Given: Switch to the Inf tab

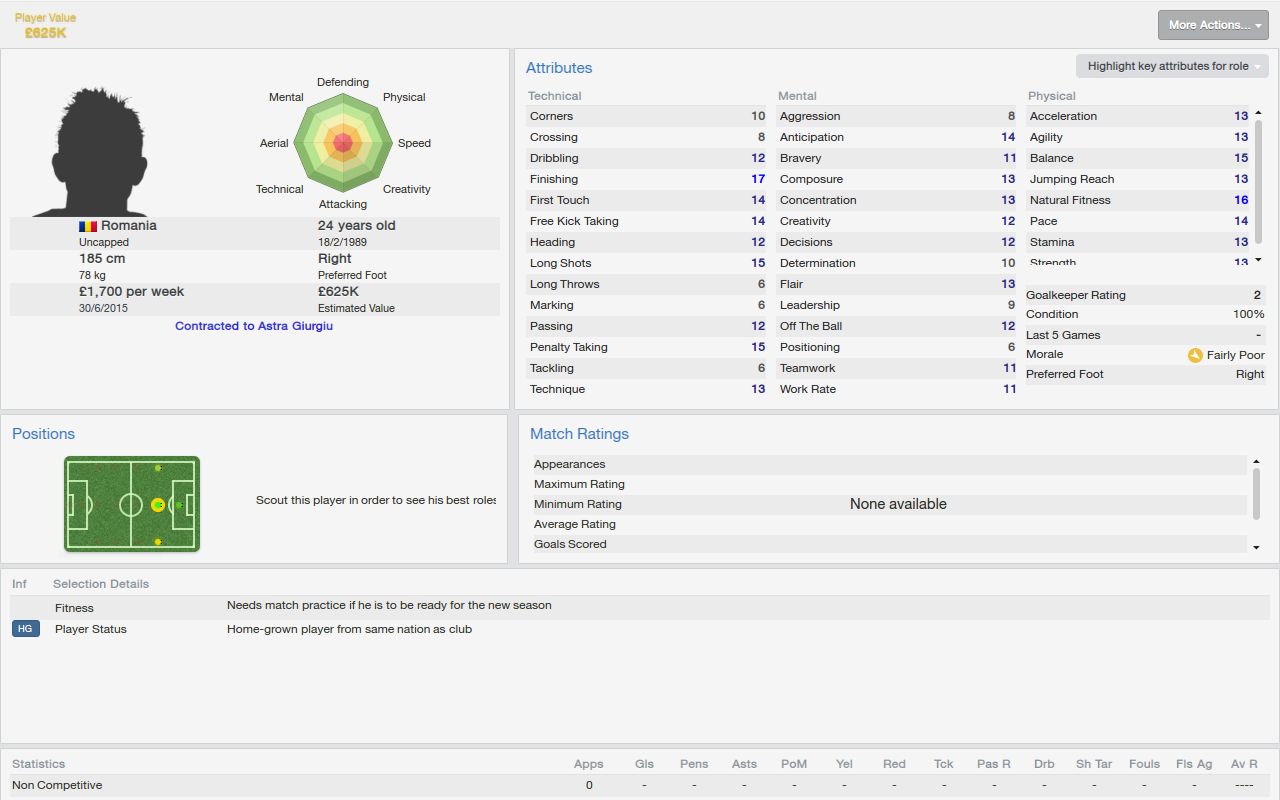Looking at the screenshot, I should tap(19, 583).
